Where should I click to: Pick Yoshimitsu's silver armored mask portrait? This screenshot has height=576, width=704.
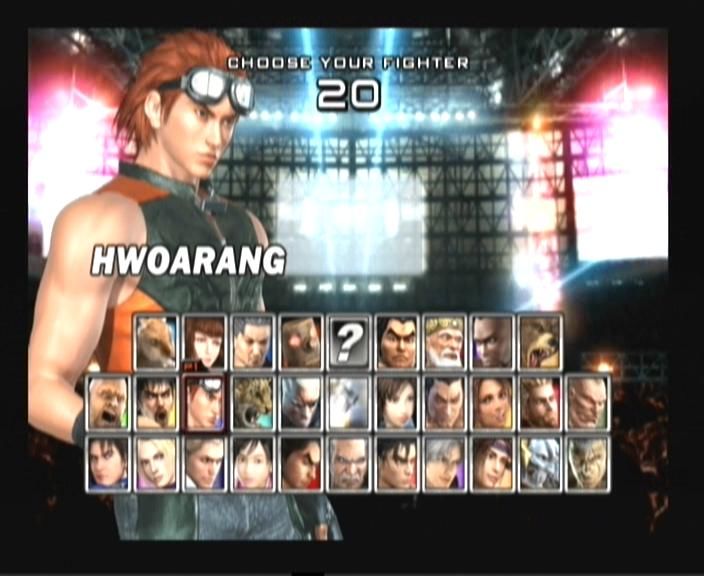(540, 463)
